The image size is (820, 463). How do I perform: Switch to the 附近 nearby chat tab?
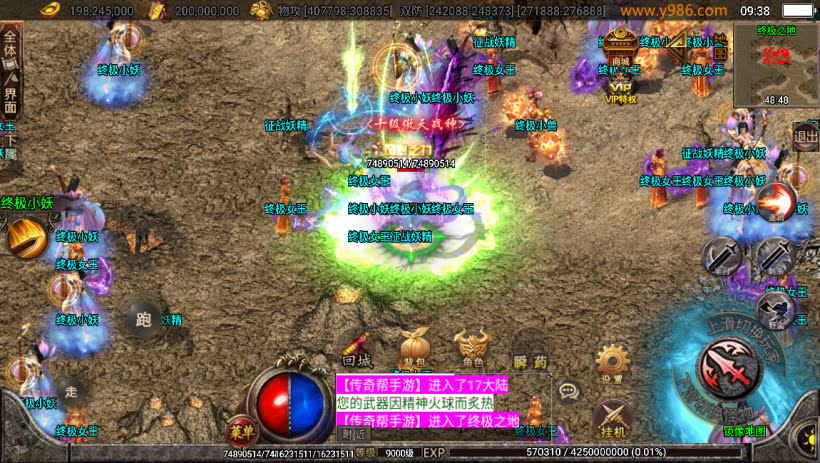[352, 434]
